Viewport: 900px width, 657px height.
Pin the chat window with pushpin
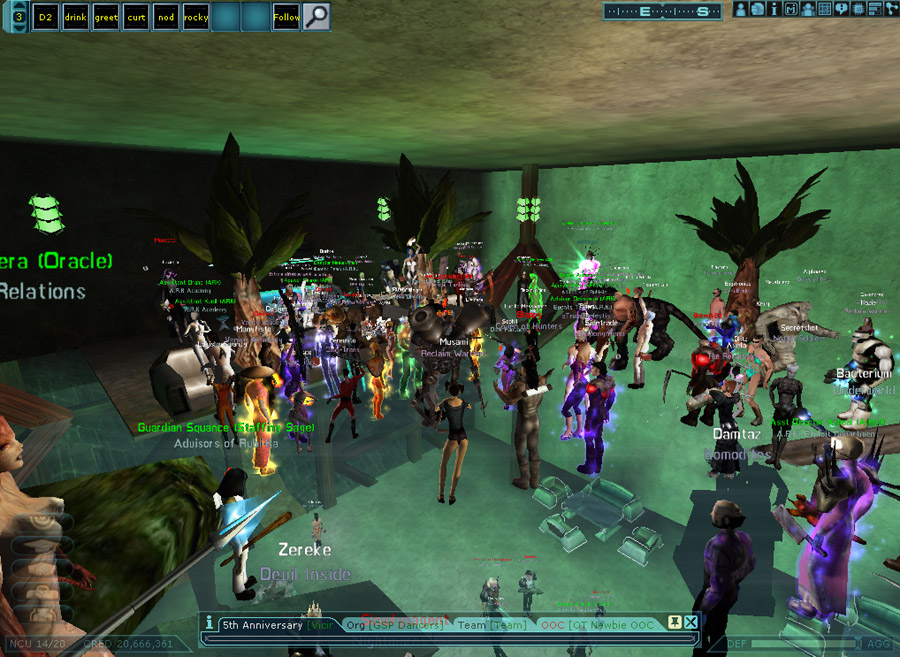point(674,622)
